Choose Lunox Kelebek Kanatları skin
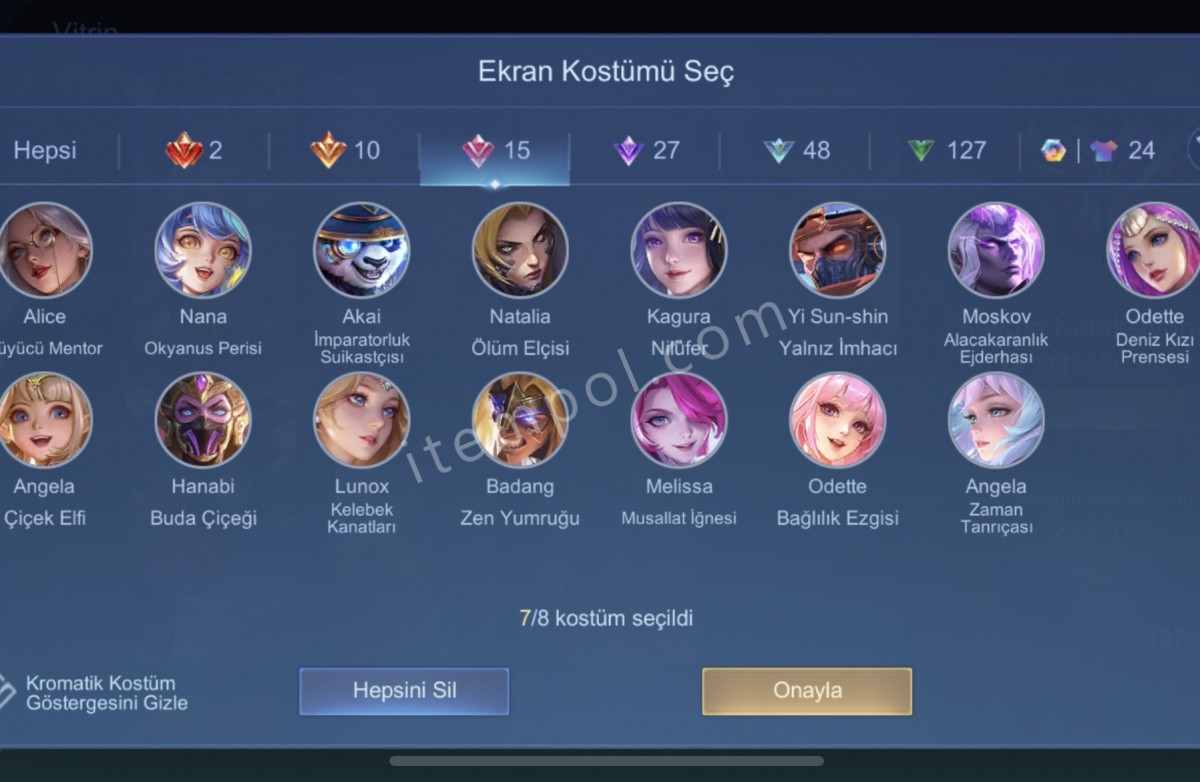1200x782 pixels. coord(361,420)
